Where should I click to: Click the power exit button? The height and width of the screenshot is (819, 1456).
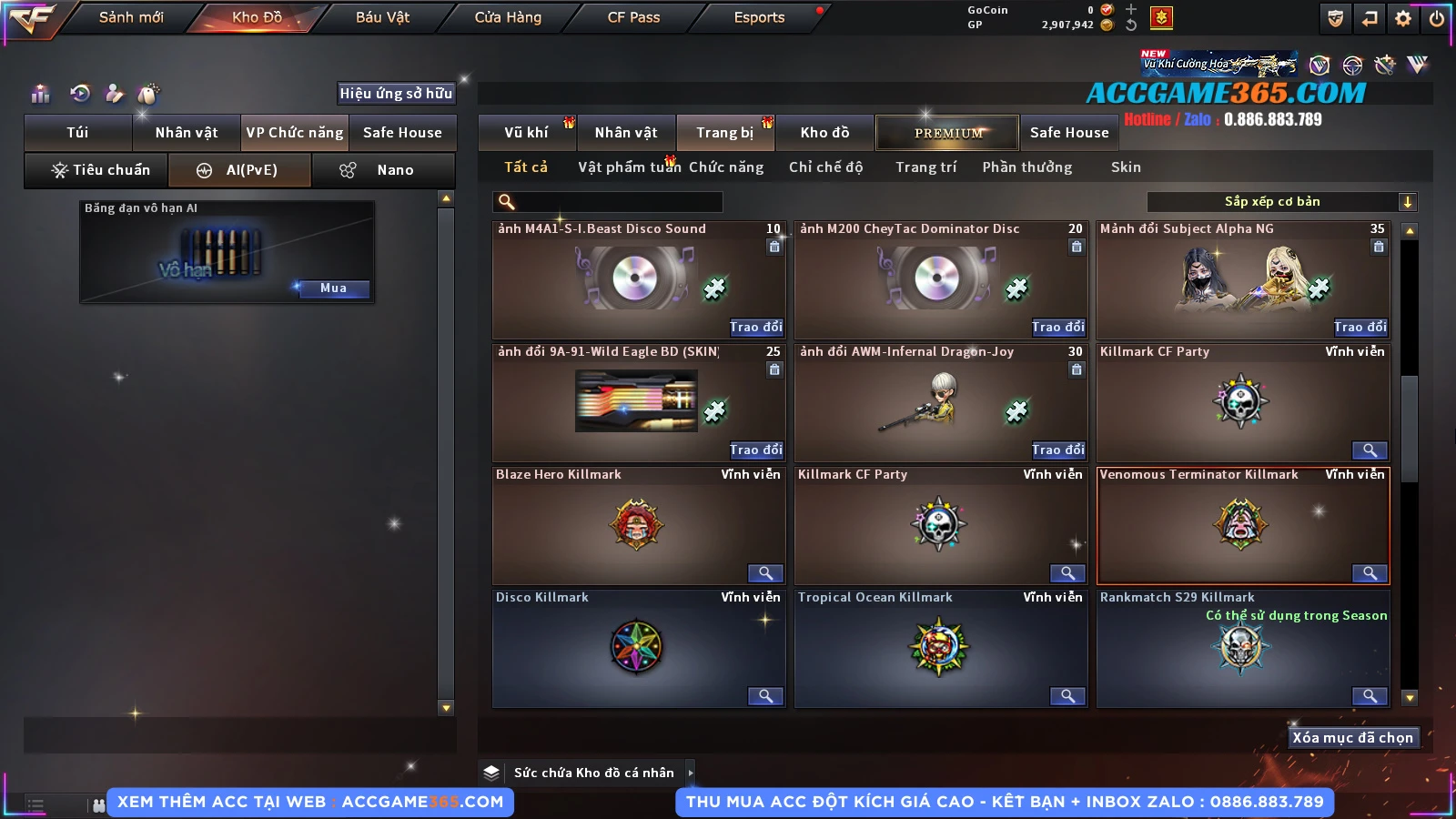coord(1437,18)
